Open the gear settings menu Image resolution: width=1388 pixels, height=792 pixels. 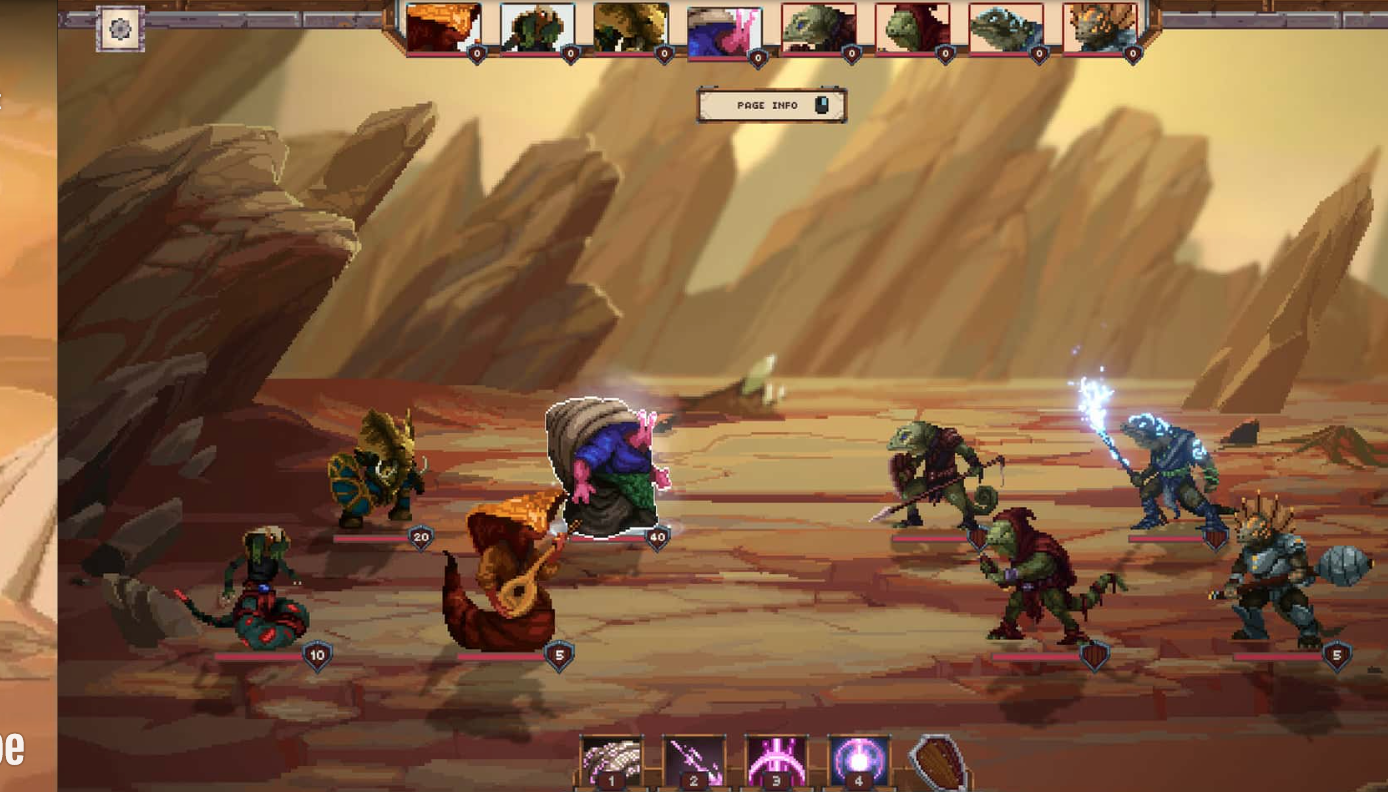120,29
